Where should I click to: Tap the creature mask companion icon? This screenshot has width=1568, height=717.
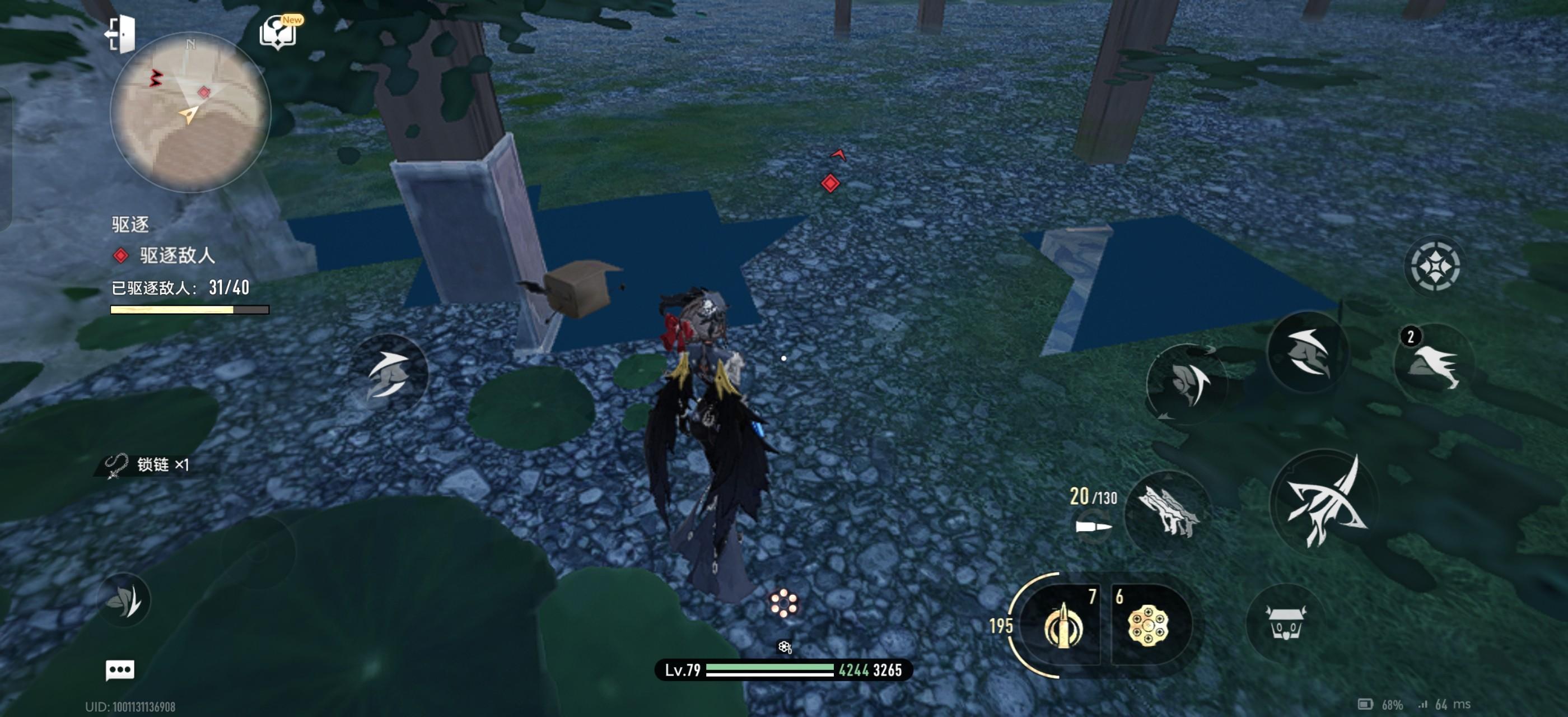[x=1285, y=622]
